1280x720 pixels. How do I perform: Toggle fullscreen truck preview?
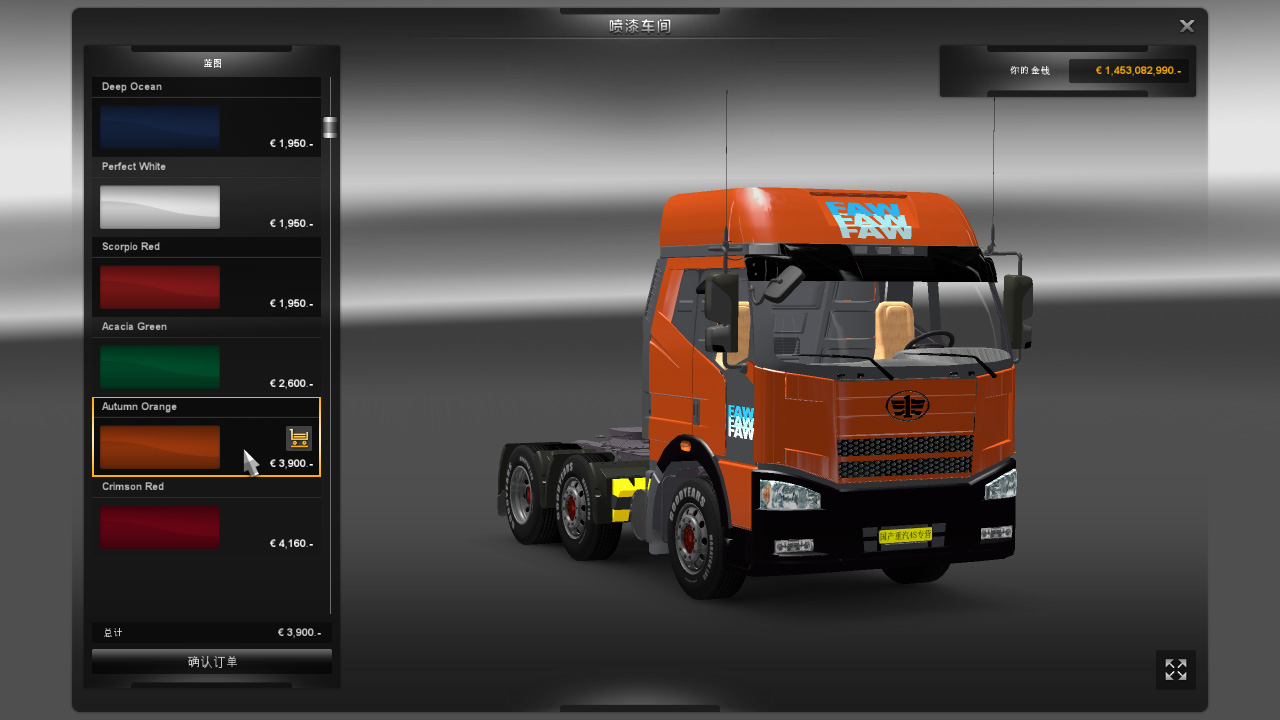tap(1176, 670)
